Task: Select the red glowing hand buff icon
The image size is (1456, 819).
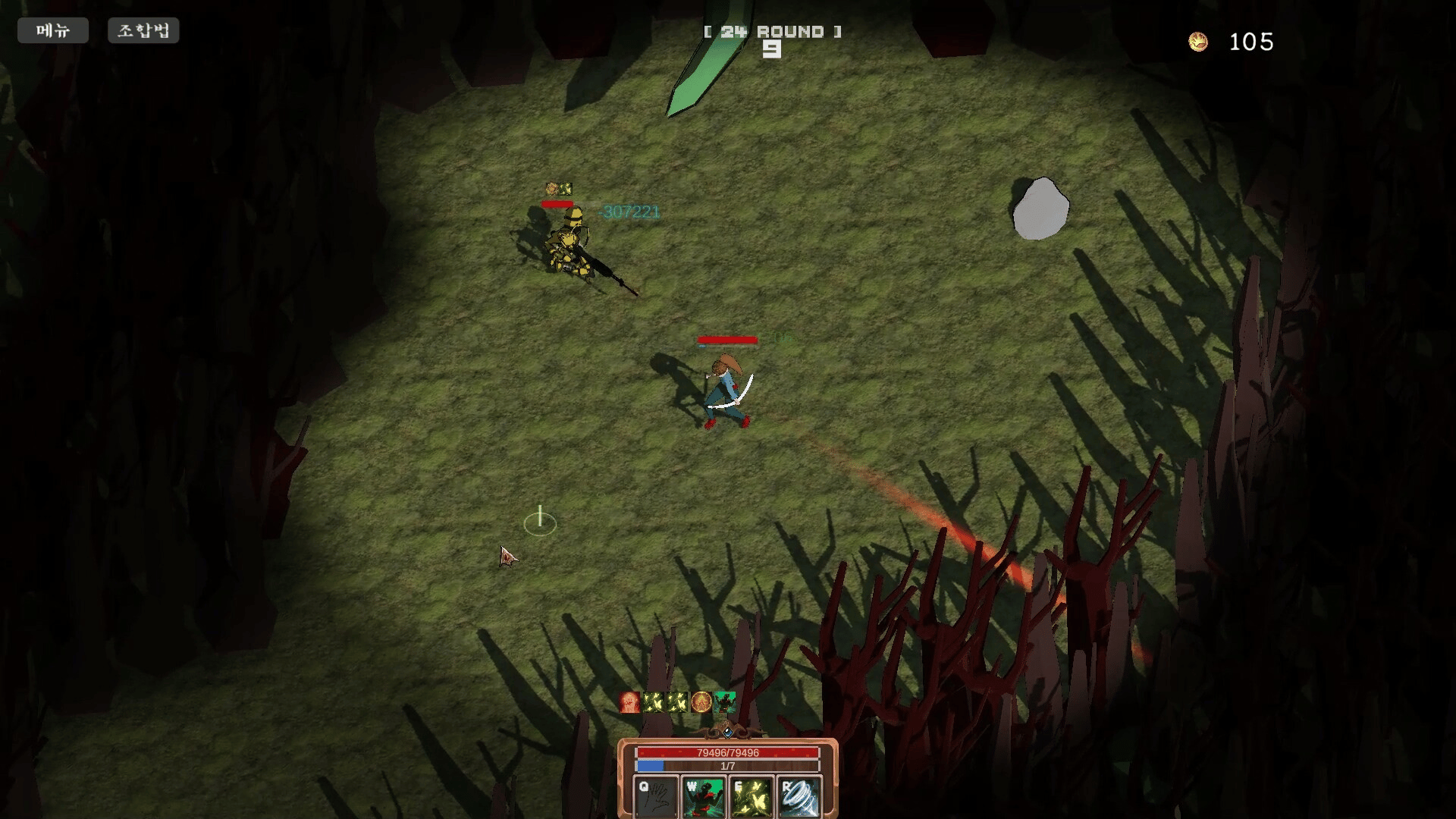Action: click(x=629, y=702)
